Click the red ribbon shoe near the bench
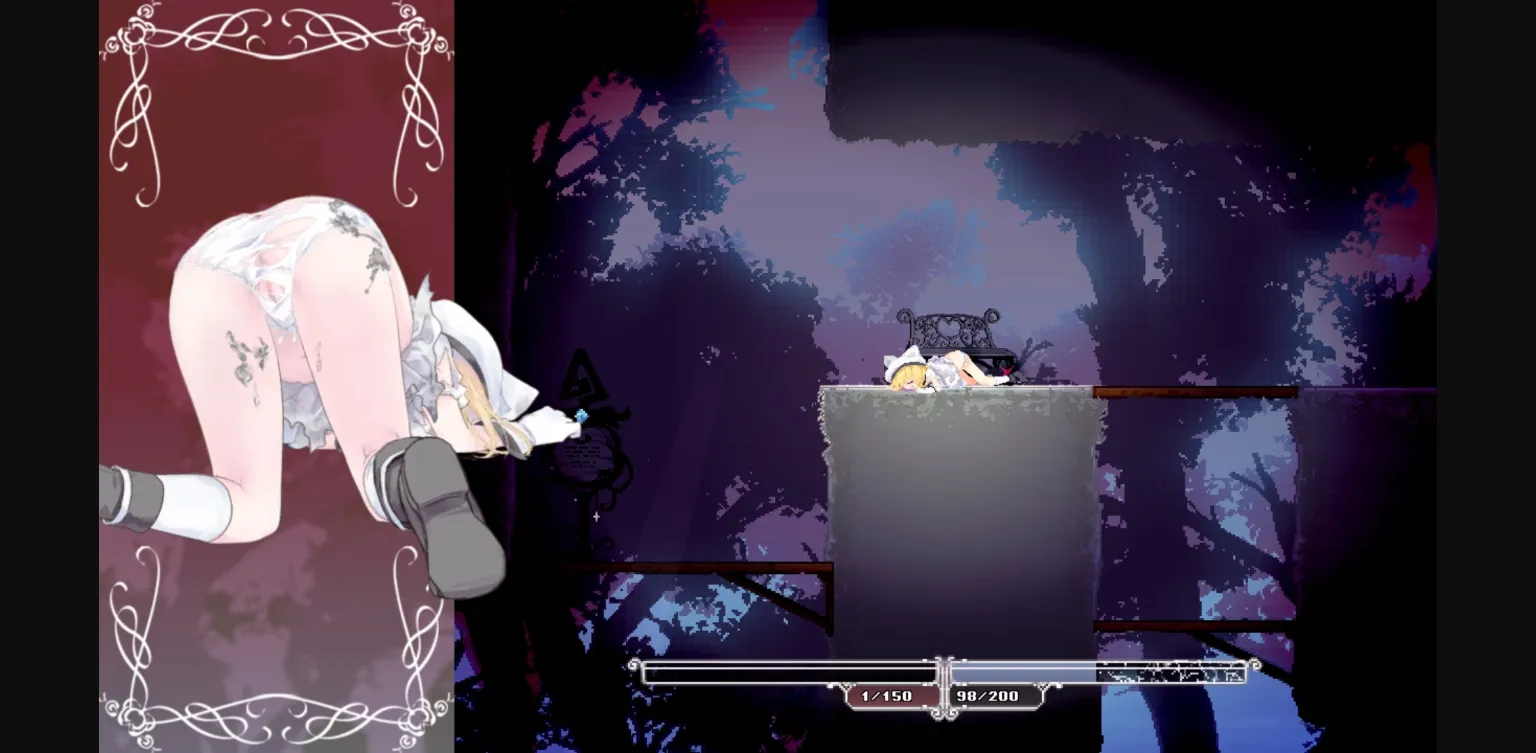The height and width of the screenshot is (753, 1536). pos(1005,370)
